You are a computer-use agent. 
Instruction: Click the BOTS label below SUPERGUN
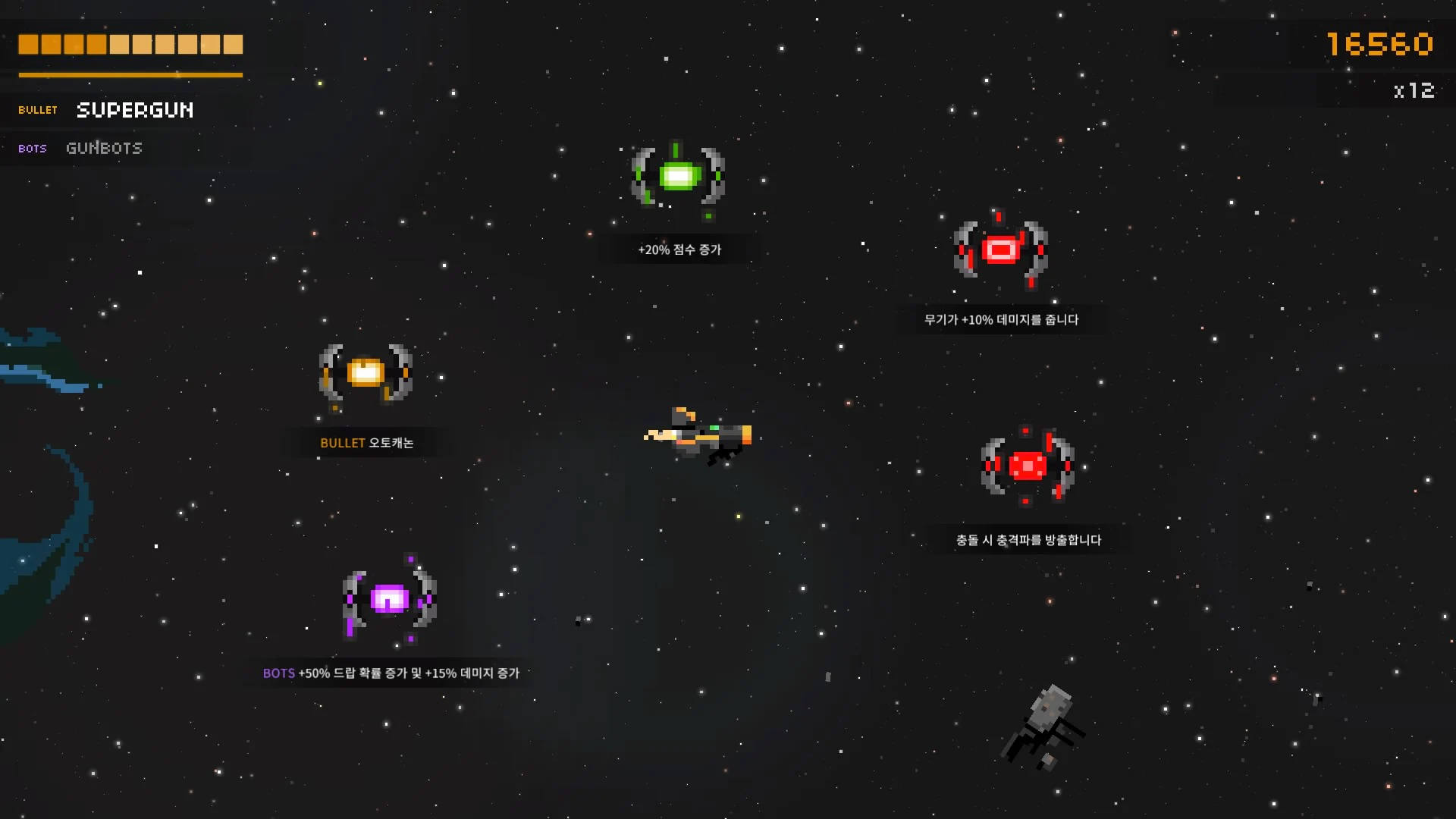pyautogui.click(x=32, y=149)
